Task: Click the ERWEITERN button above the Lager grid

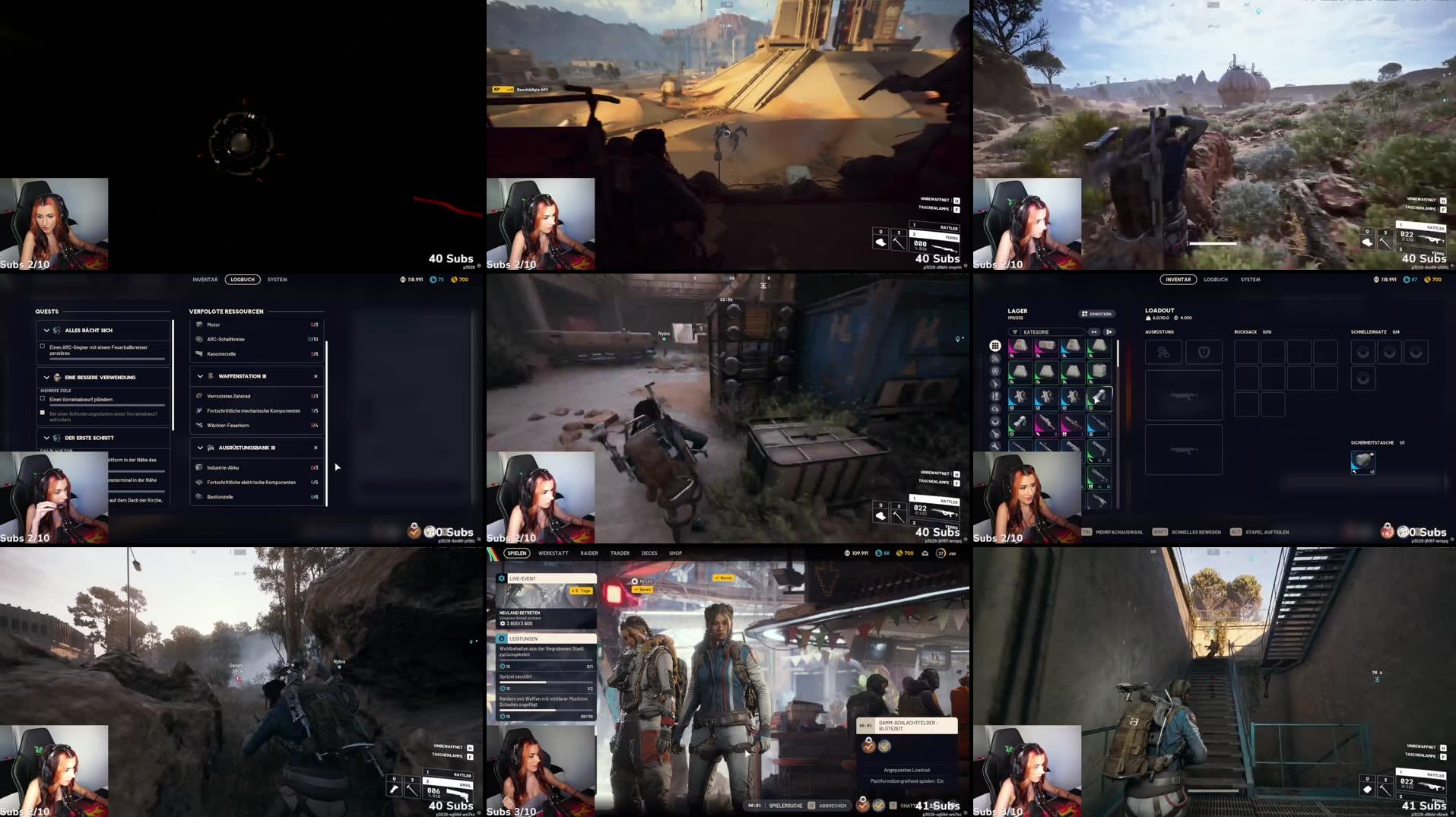Action: [x=1097, y=314]
